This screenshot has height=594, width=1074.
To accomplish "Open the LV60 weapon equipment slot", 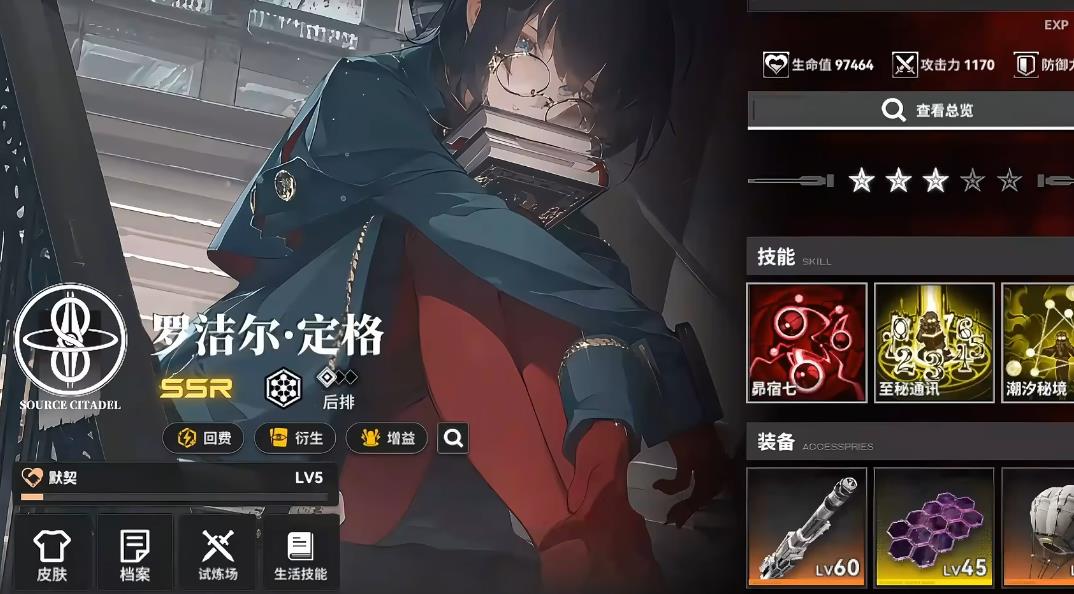I will click(x=806, y=527).
